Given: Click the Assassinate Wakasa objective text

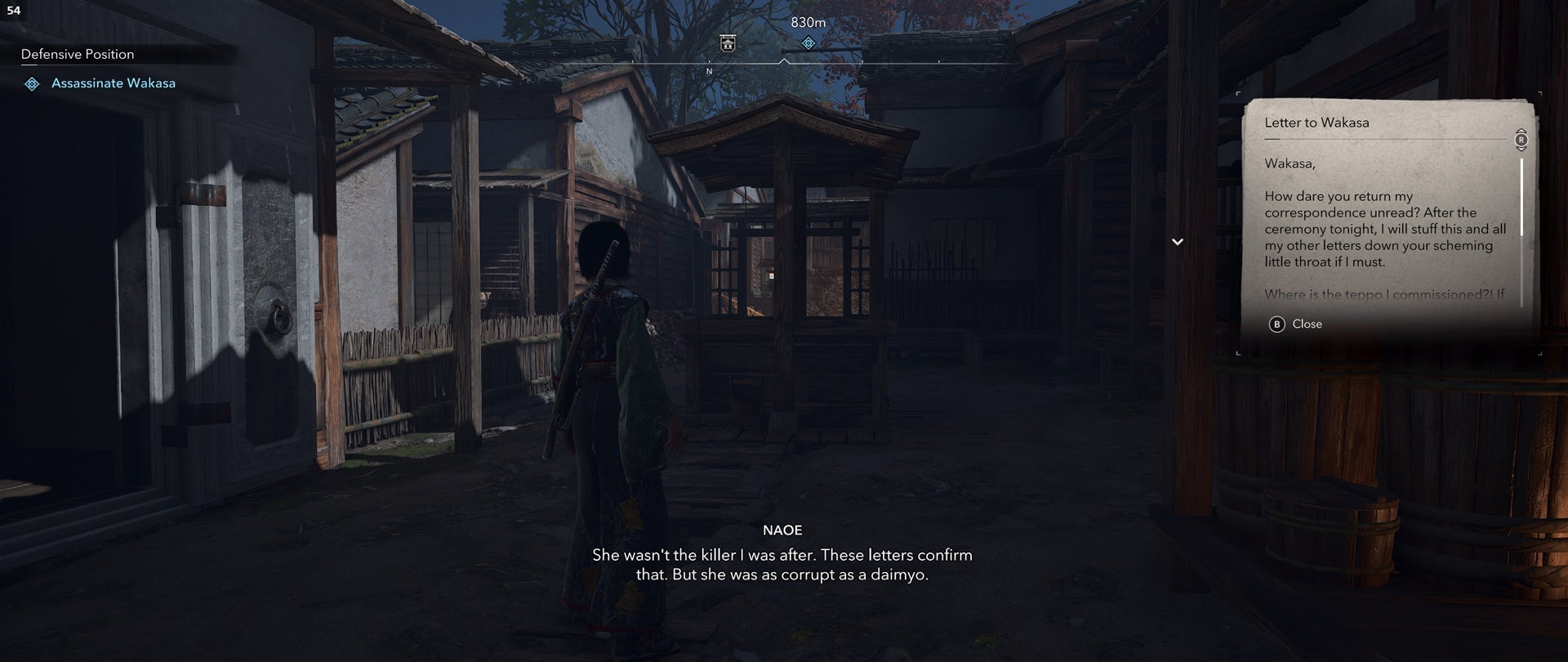Looking at the screenshot, I should (x=114, y=83).
